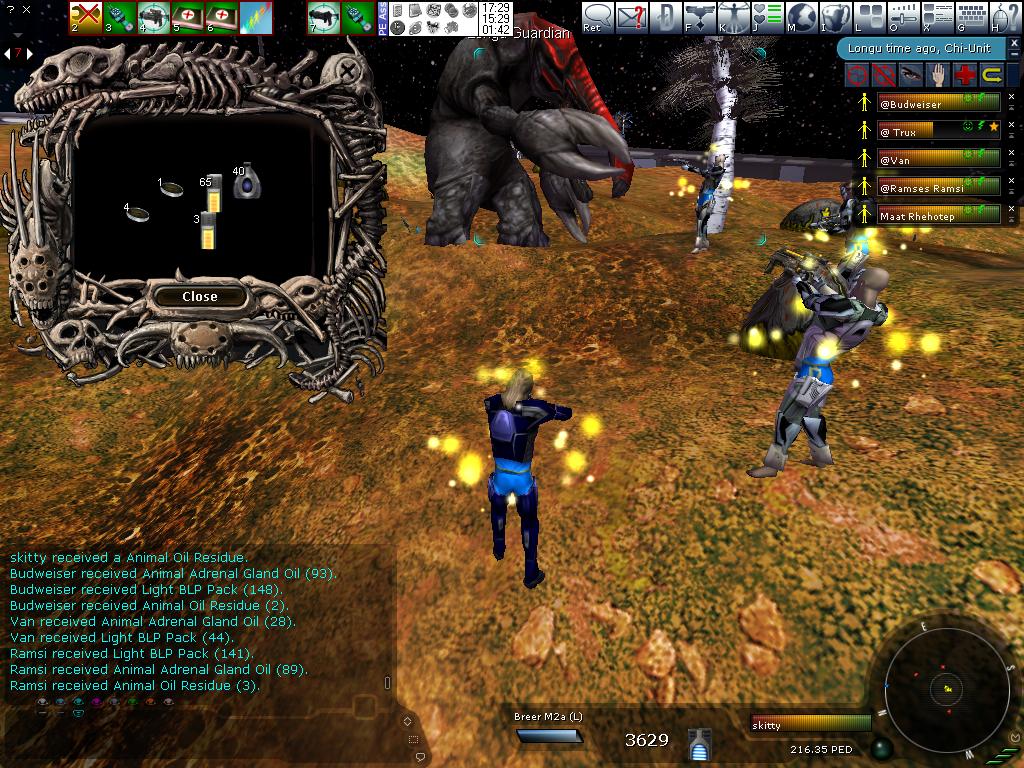The height and width of the screenshot is (768, 1024).
Task: Close the loot window
Action: 199,297
